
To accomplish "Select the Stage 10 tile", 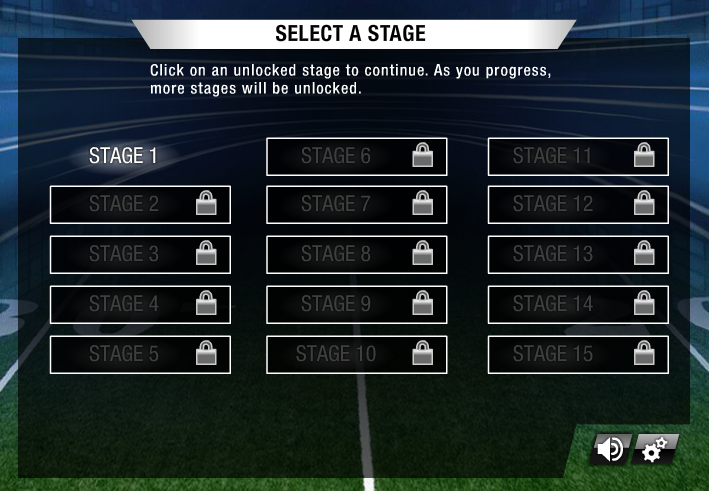I will click(x=356, y=354).
